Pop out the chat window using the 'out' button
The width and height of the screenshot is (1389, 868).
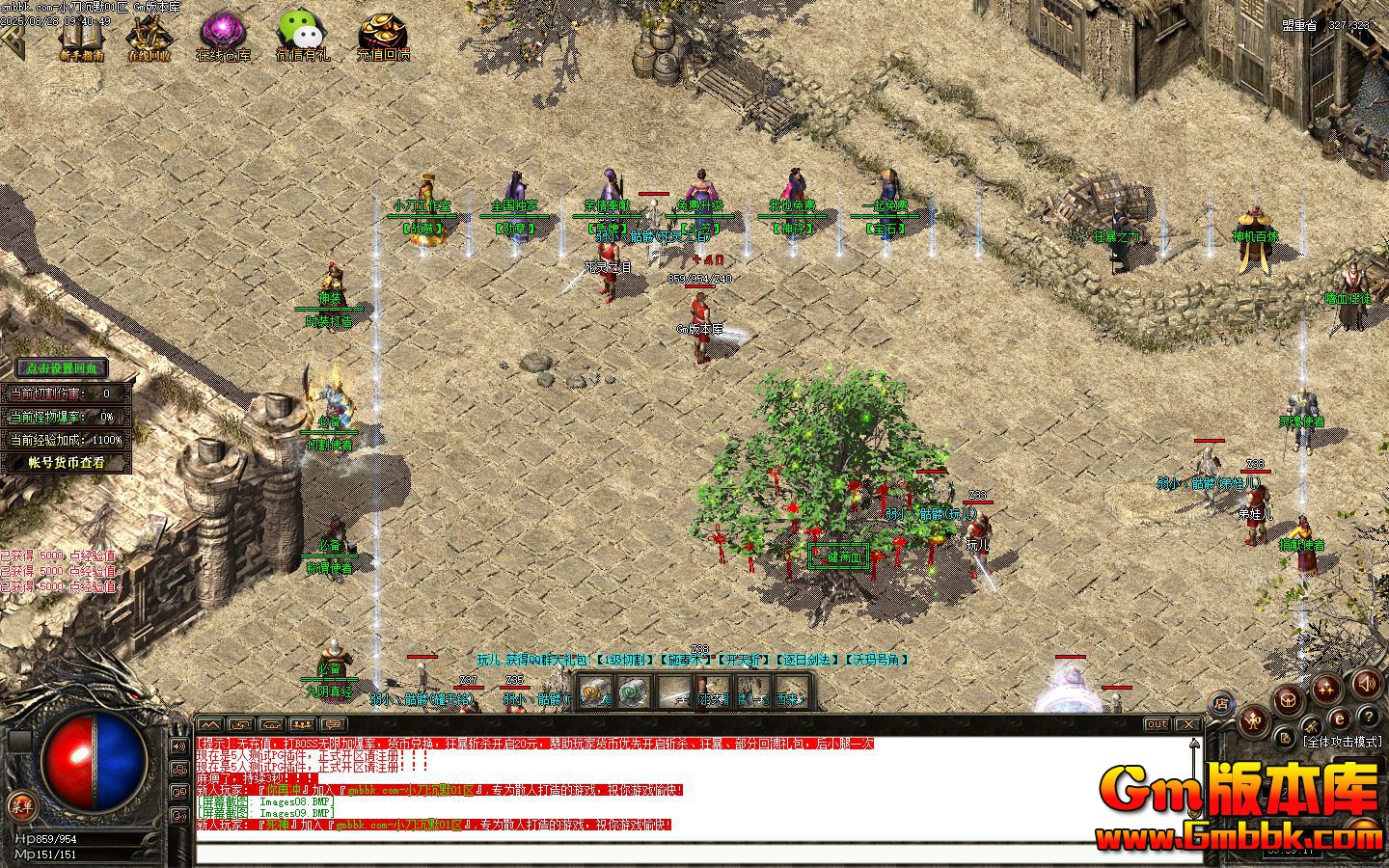point(1156,725)
